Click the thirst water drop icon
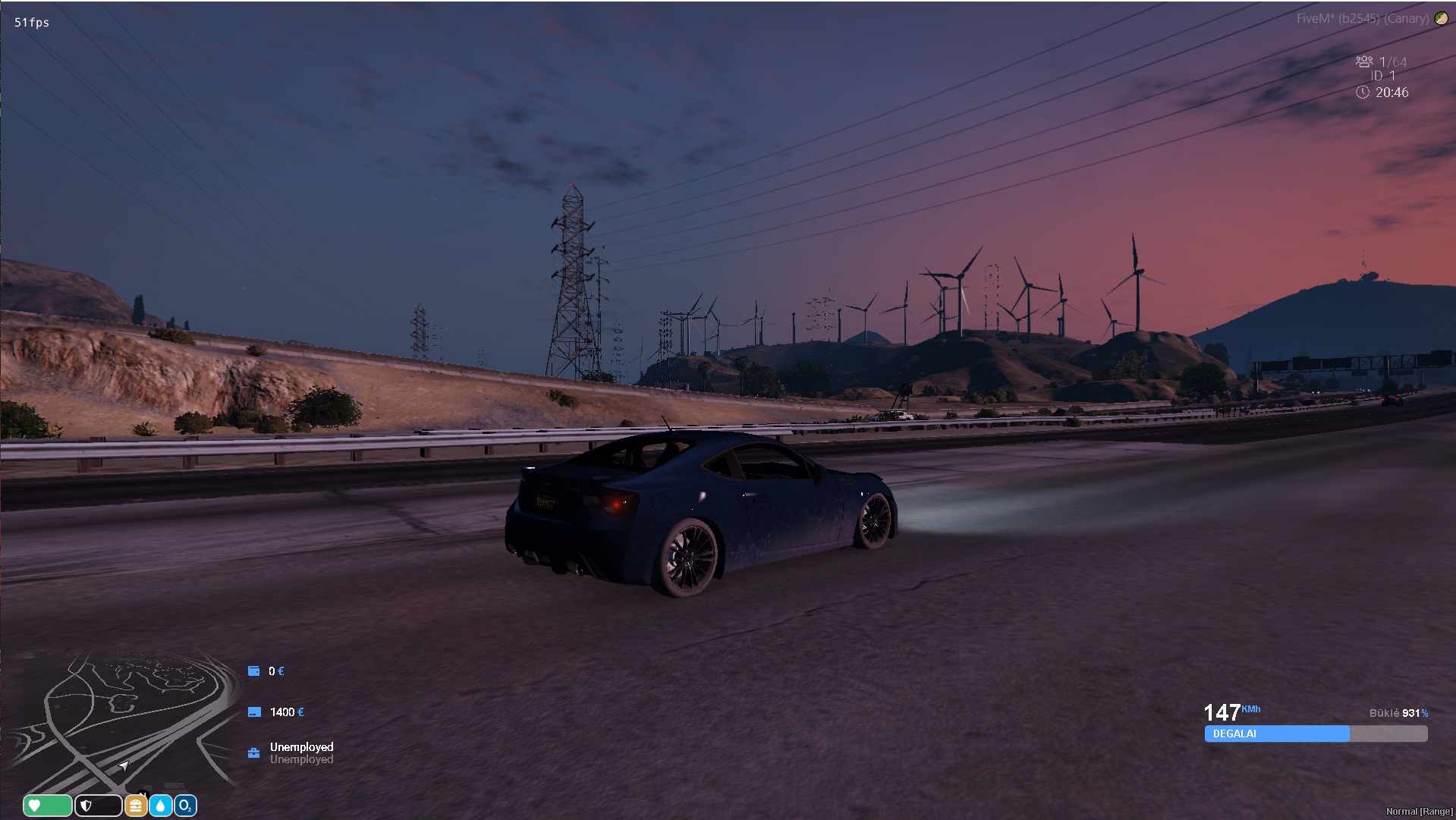 161,806
